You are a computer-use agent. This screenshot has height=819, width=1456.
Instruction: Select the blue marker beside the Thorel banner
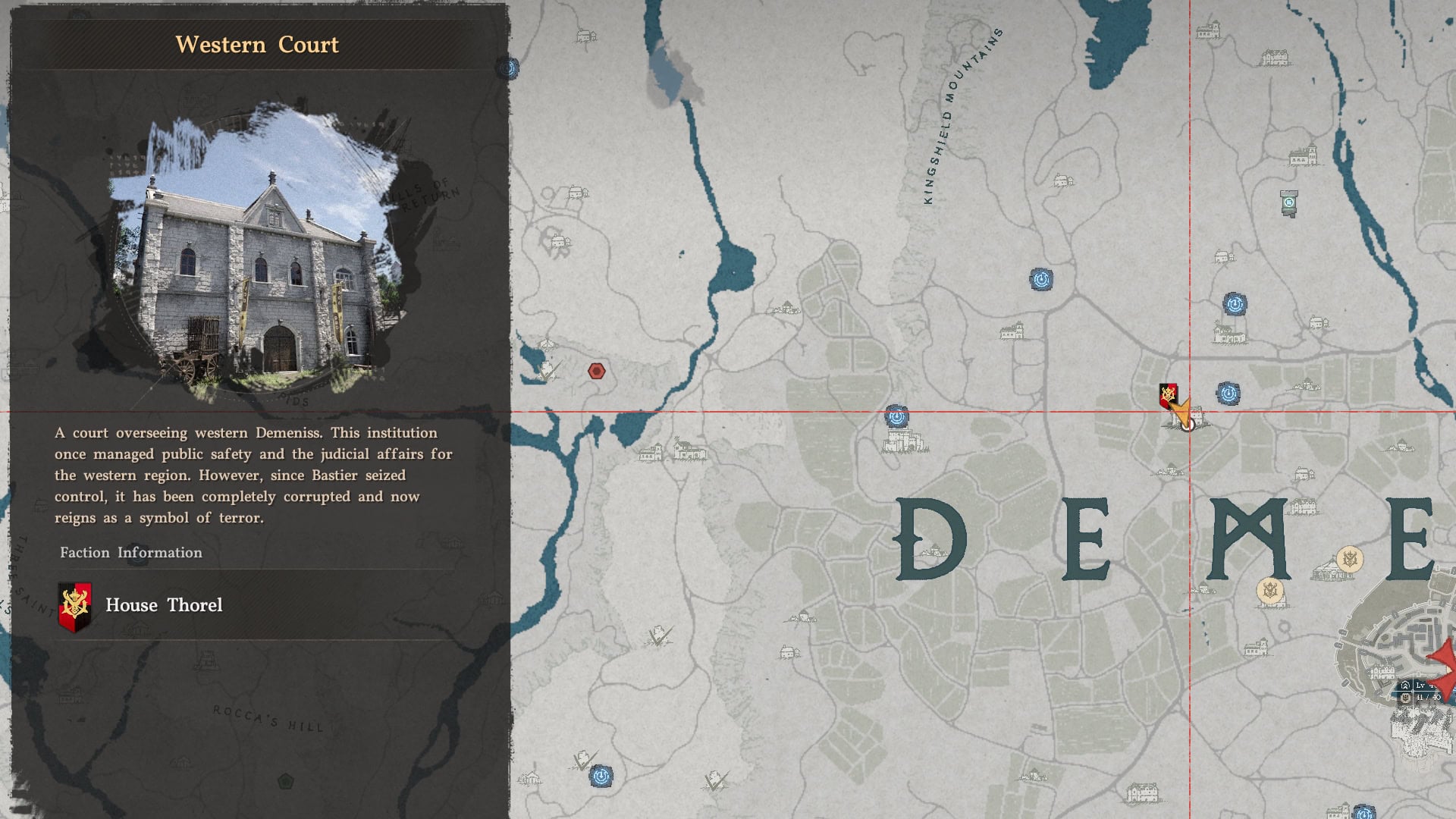pyautogui.click(x=1228, y=394)
